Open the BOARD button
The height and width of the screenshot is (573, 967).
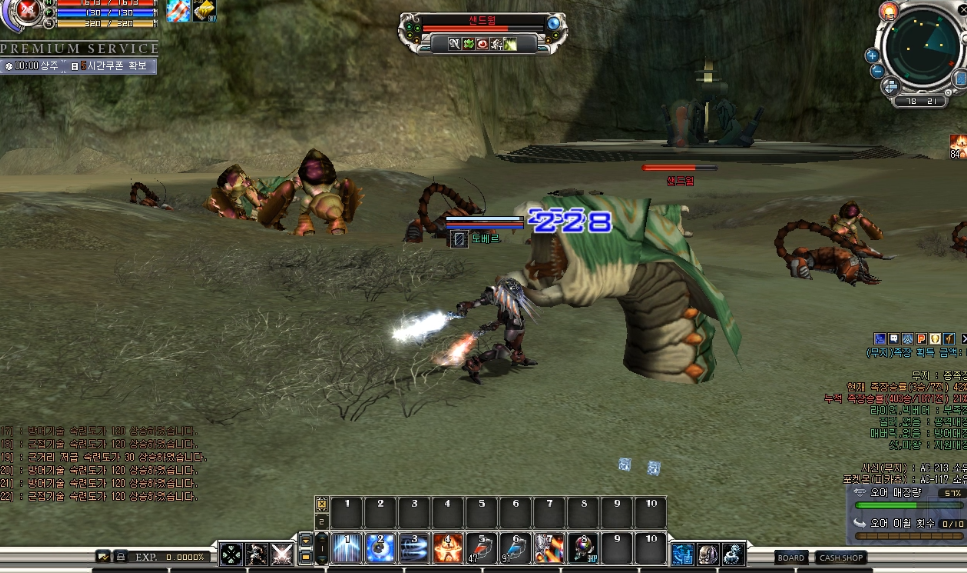coord(791,557)
